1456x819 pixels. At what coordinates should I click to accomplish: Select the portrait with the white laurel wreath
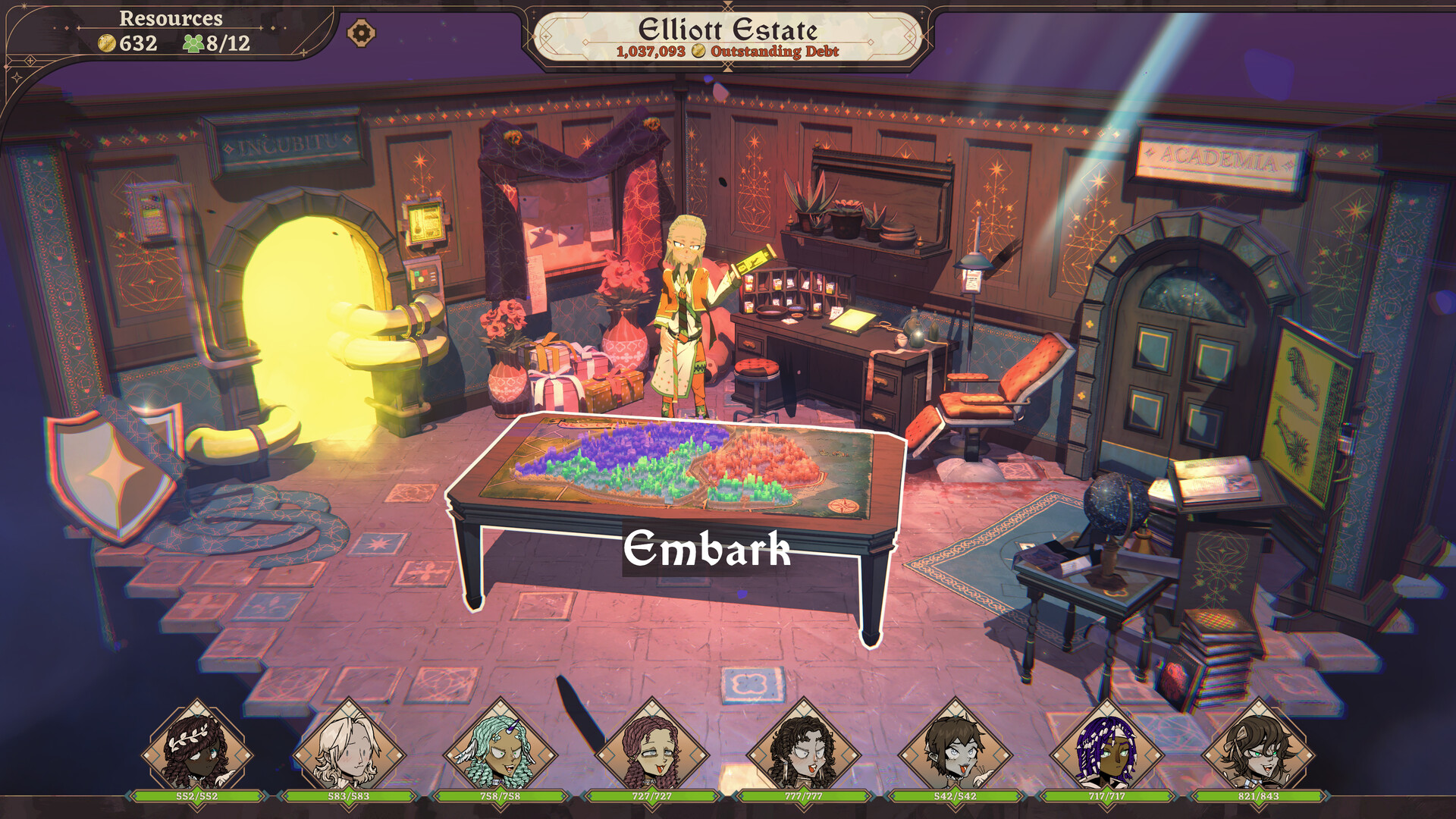[197, 747]
